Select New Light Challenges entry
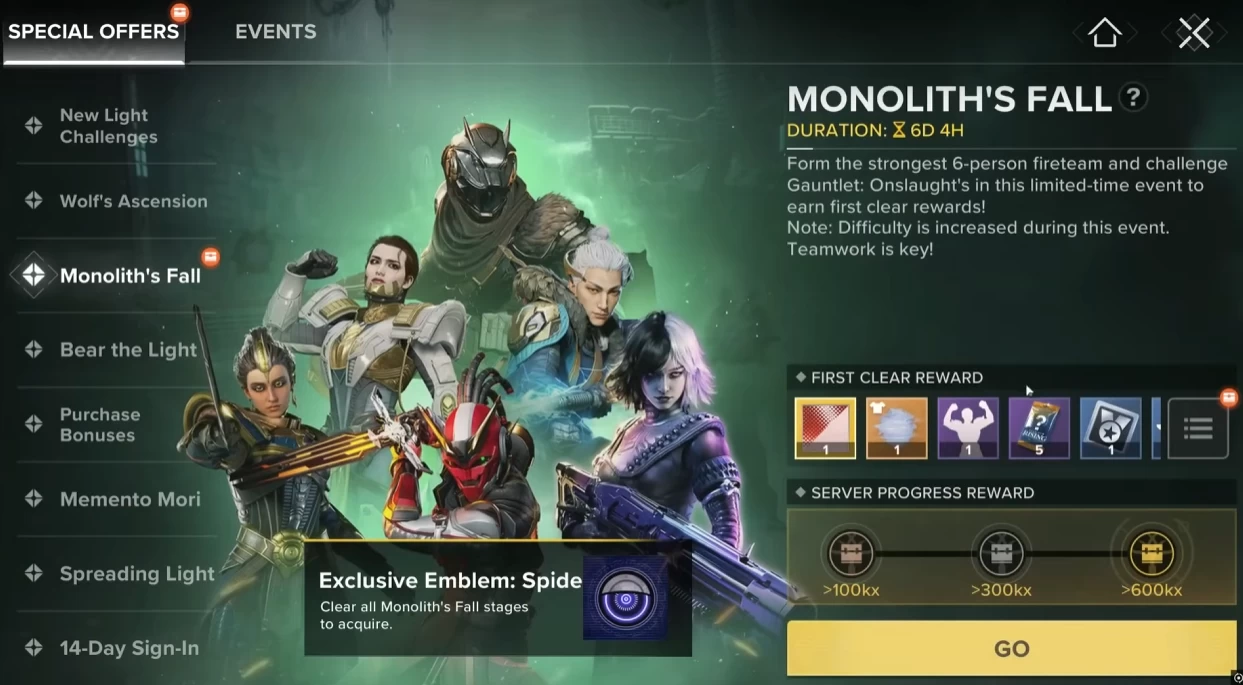 tap(108, 126)
